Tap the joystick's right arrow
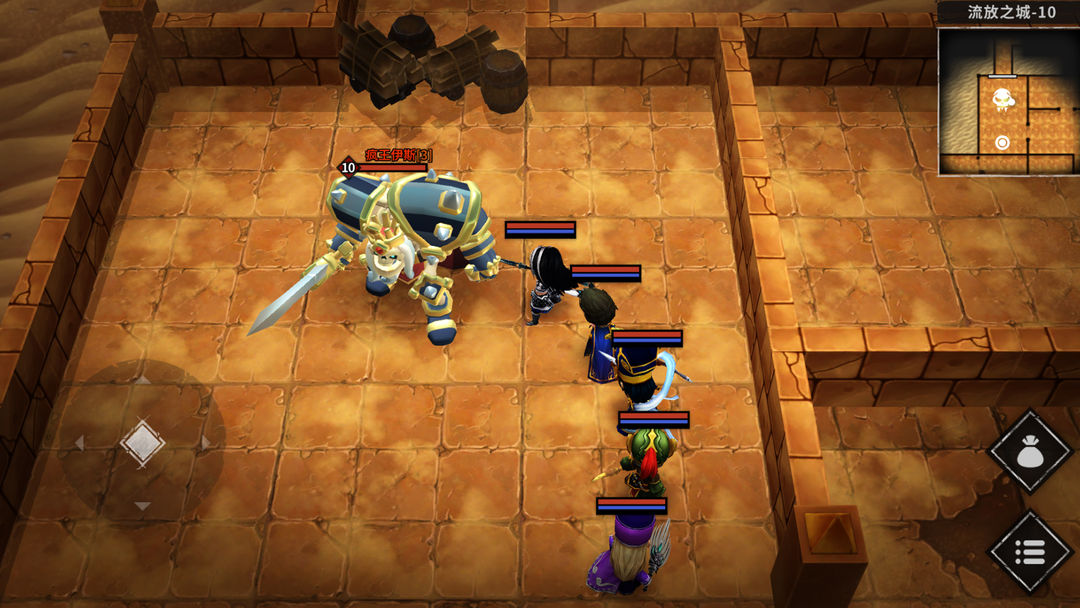1080x608 pixels. [206, 442]
